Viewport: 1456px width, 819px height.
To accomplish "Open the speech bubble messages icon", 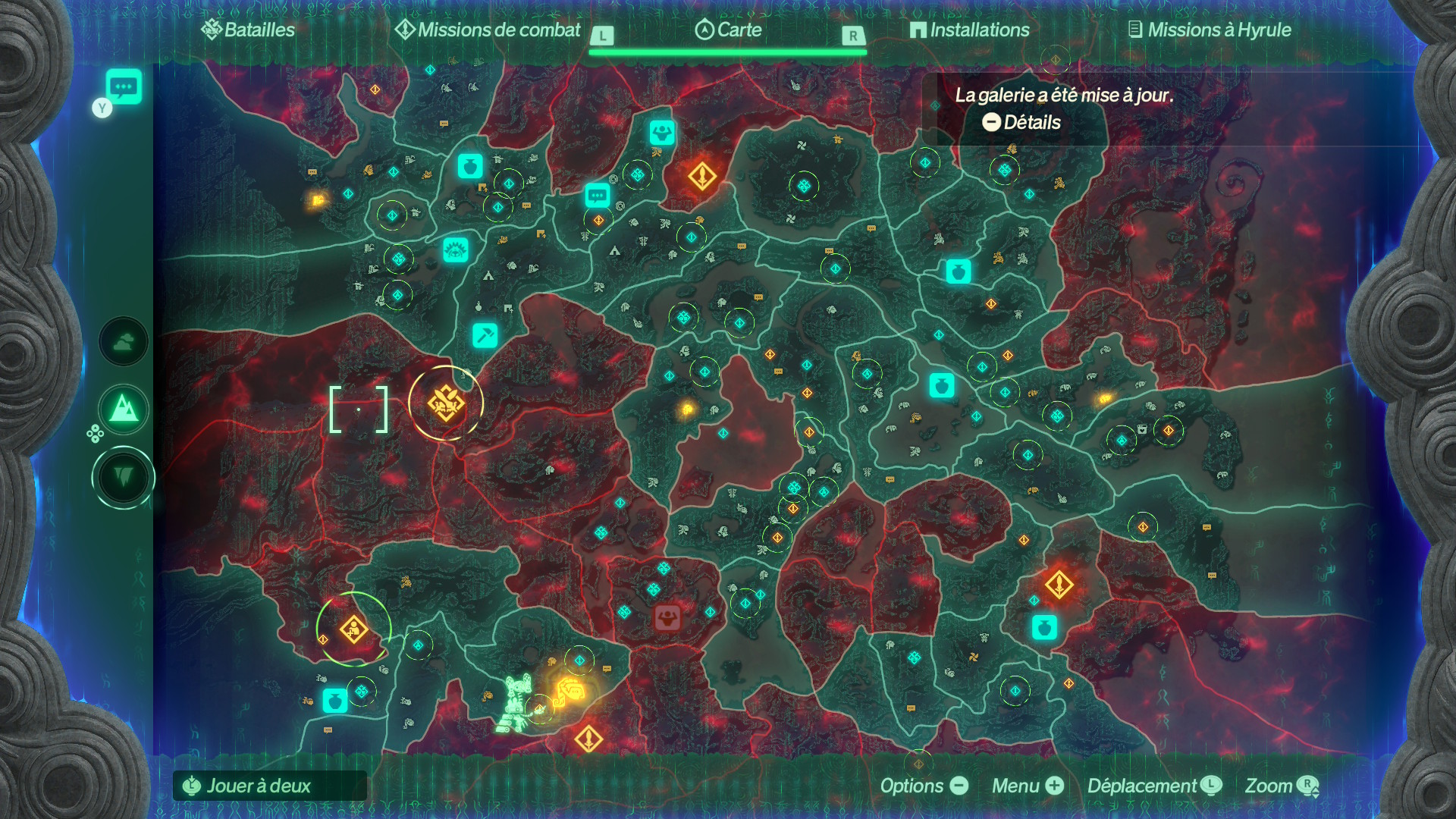I will pos(124,86).
